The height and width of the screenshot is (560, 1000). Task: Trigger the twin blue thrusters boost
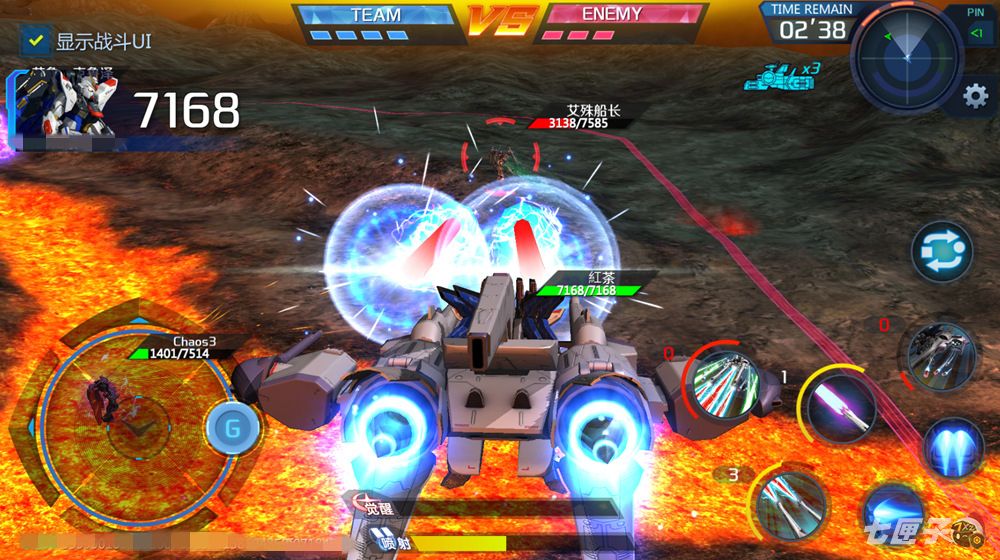point(951,447)
